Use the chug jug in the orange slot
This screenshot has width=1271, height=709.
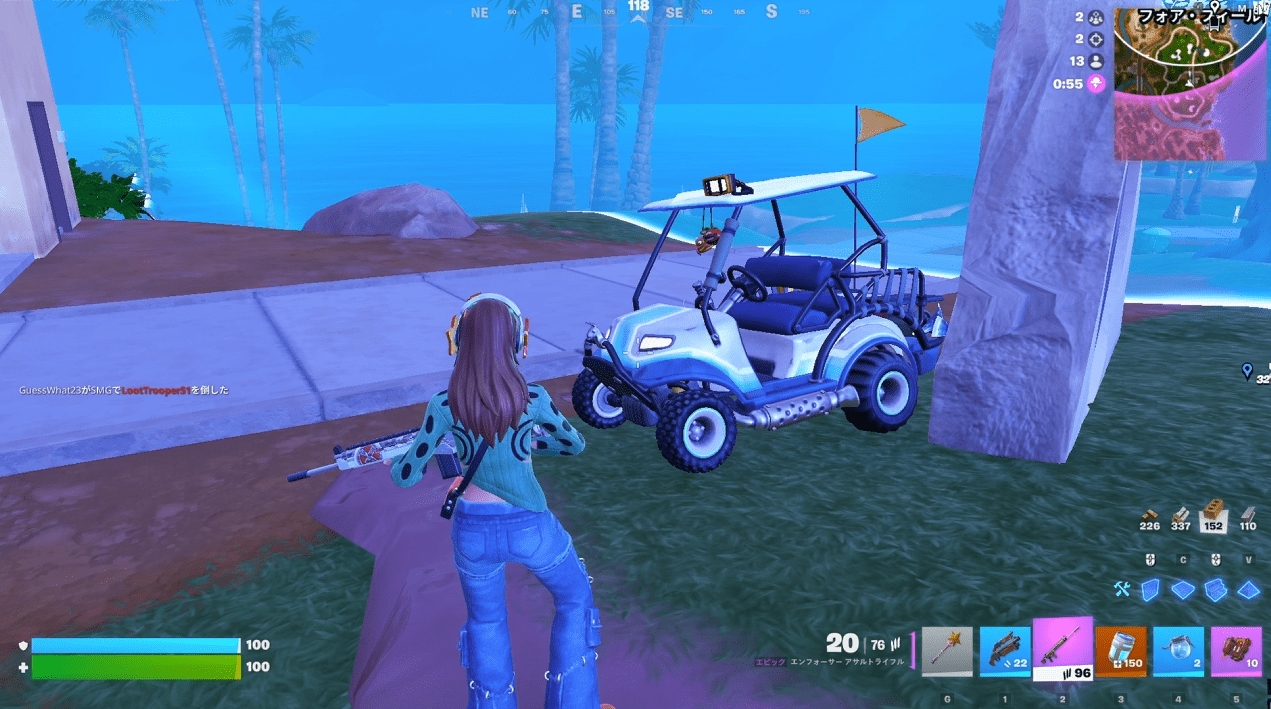[x=1120, y=652]
